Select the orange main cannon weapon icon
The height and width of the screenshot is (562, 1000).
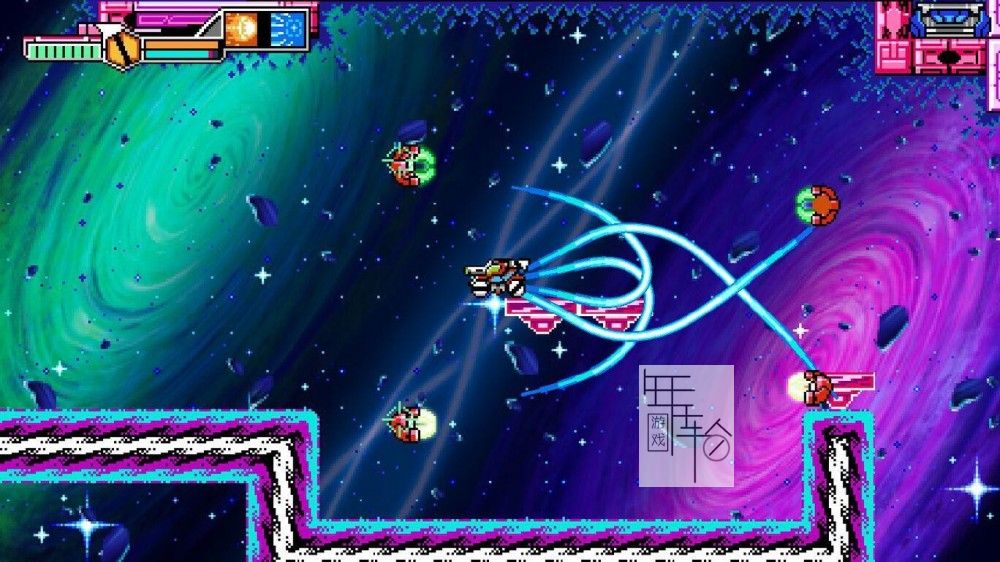(241, 29)
